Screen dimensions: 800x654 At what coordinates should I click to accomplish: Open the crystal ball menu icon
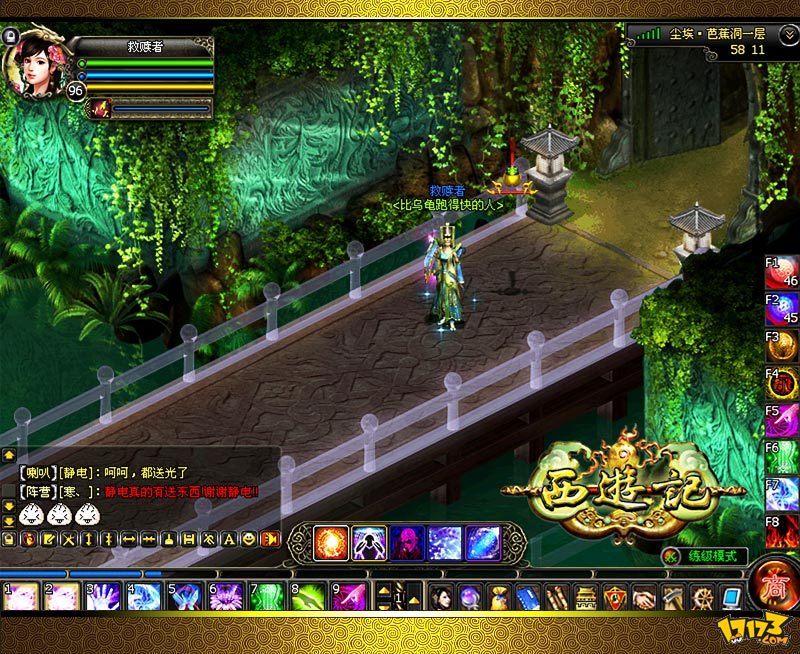click(469, 597)
